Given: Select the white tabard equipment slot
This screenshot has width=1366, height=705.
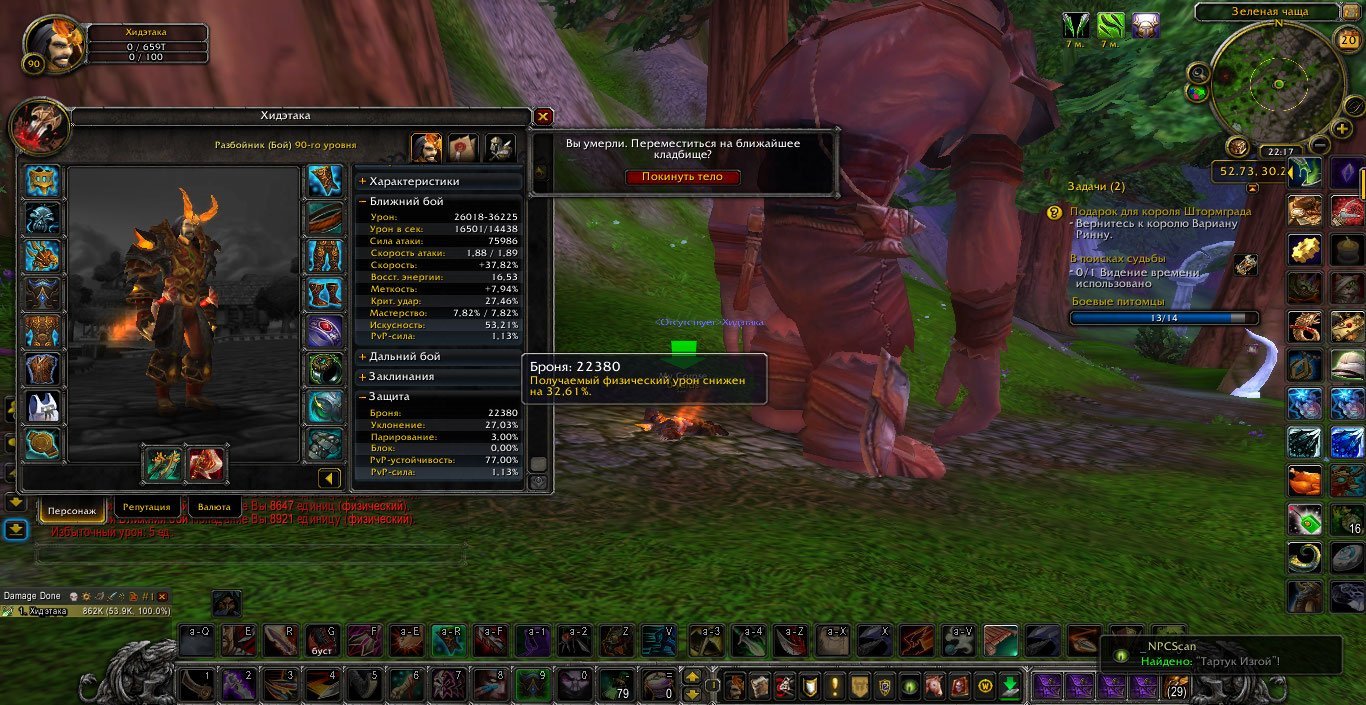Looking at the screenshot, I should 43,407.
